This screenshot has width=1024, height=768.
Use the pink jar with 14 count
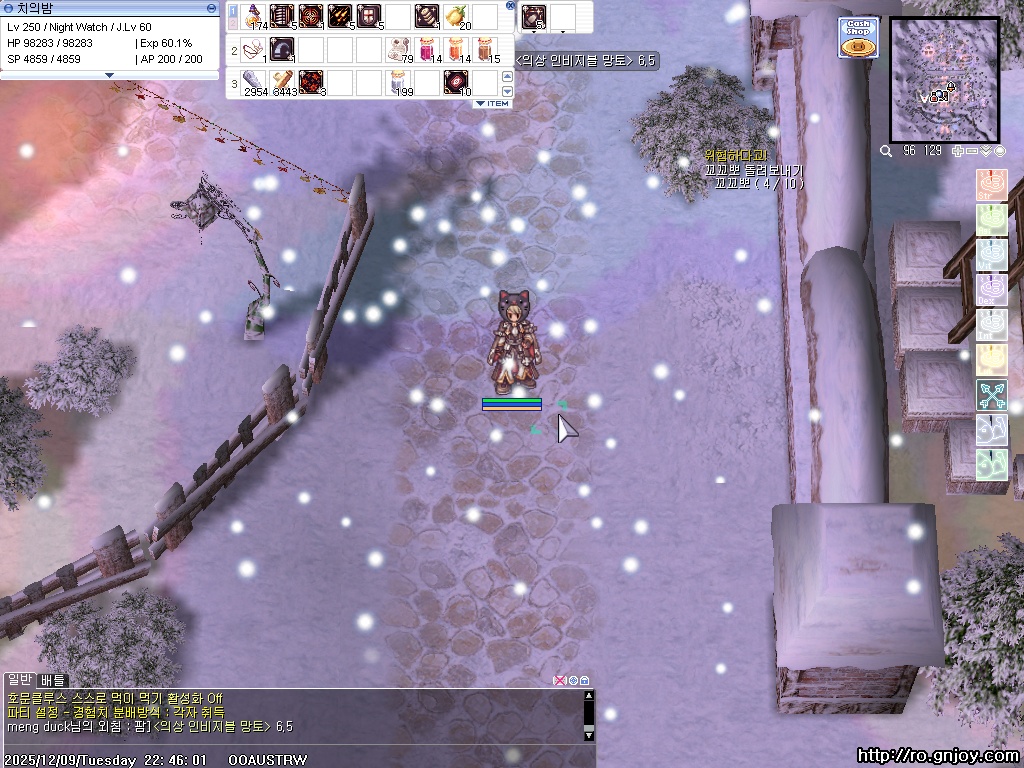427,49
